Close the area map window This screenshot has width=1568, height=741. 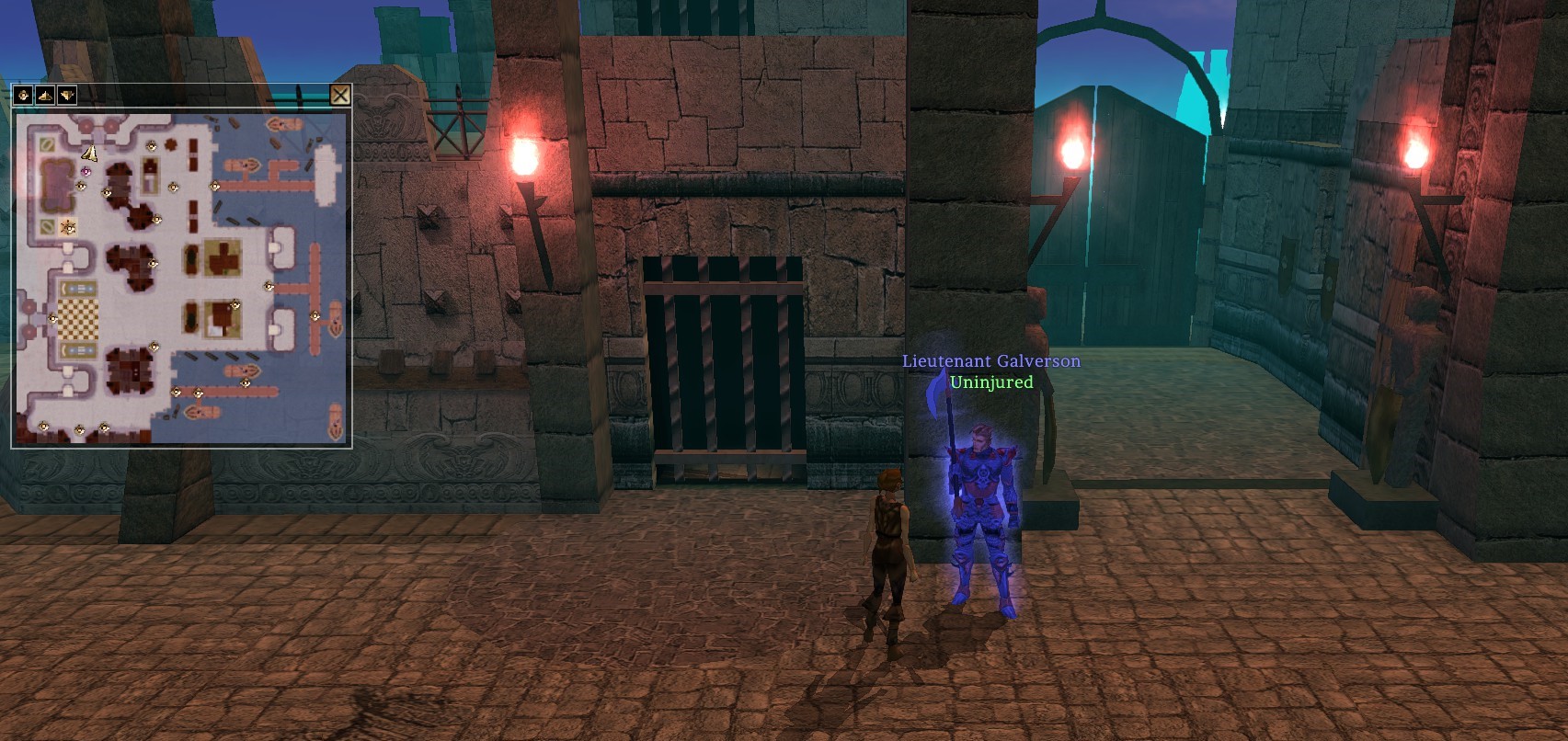point(339,95)
